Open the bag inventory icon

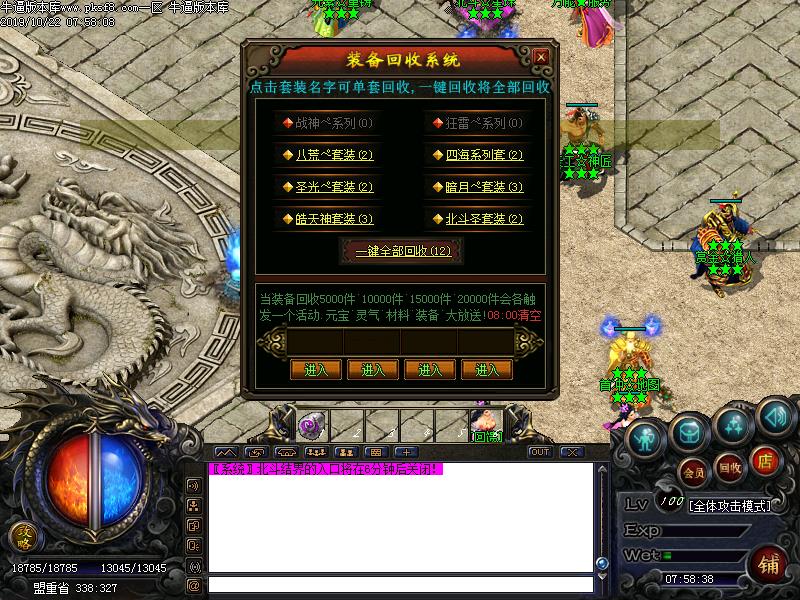click(x=689, y=431)
